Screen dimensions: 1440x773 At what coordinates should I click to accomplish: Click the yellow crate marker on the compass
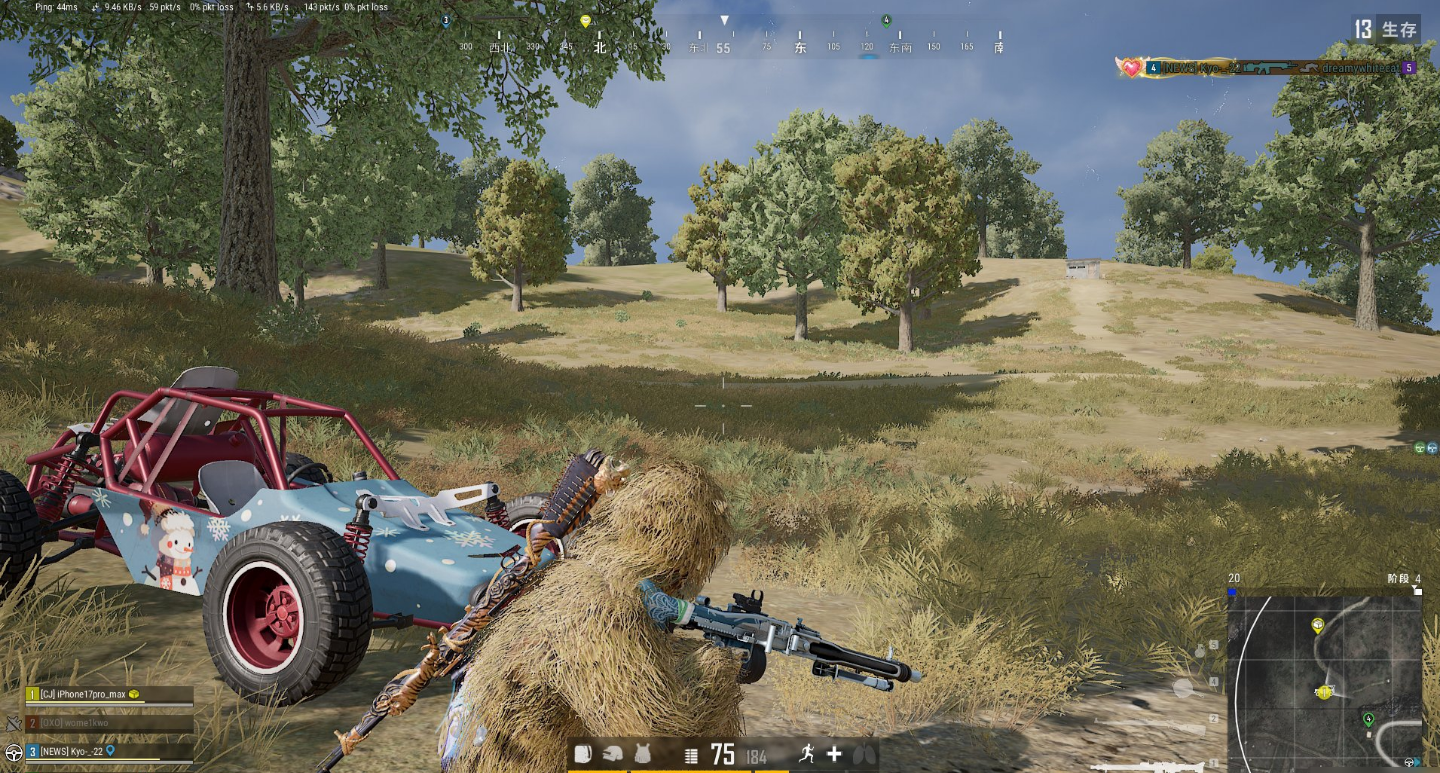pos(585,21)
